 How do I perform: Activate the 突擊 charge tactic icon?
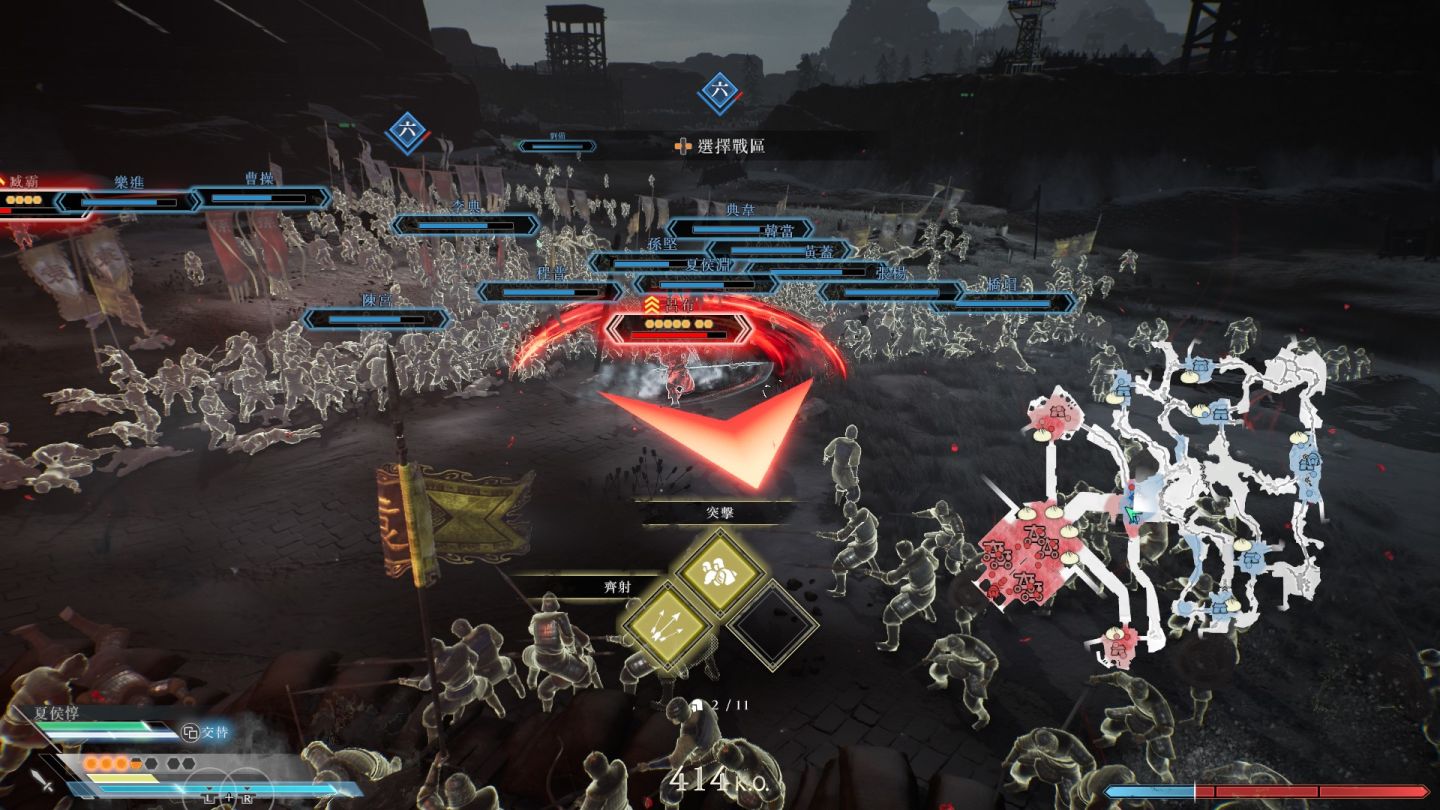(x=720, y=573)
